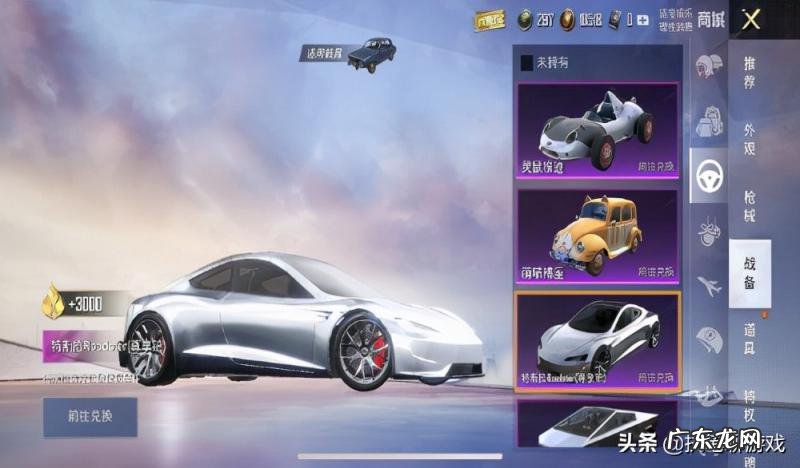Open the steering wheel vehicle category
Viewport: 800px width, 468px height.
709,177
